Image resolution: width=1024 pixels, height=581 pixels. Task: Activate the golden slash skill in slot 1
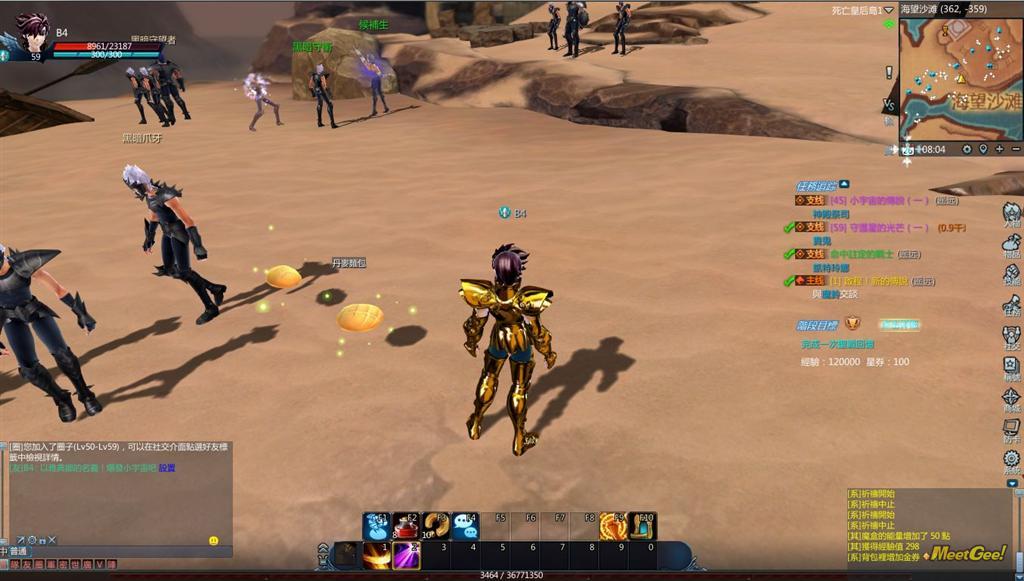point(377,555)
